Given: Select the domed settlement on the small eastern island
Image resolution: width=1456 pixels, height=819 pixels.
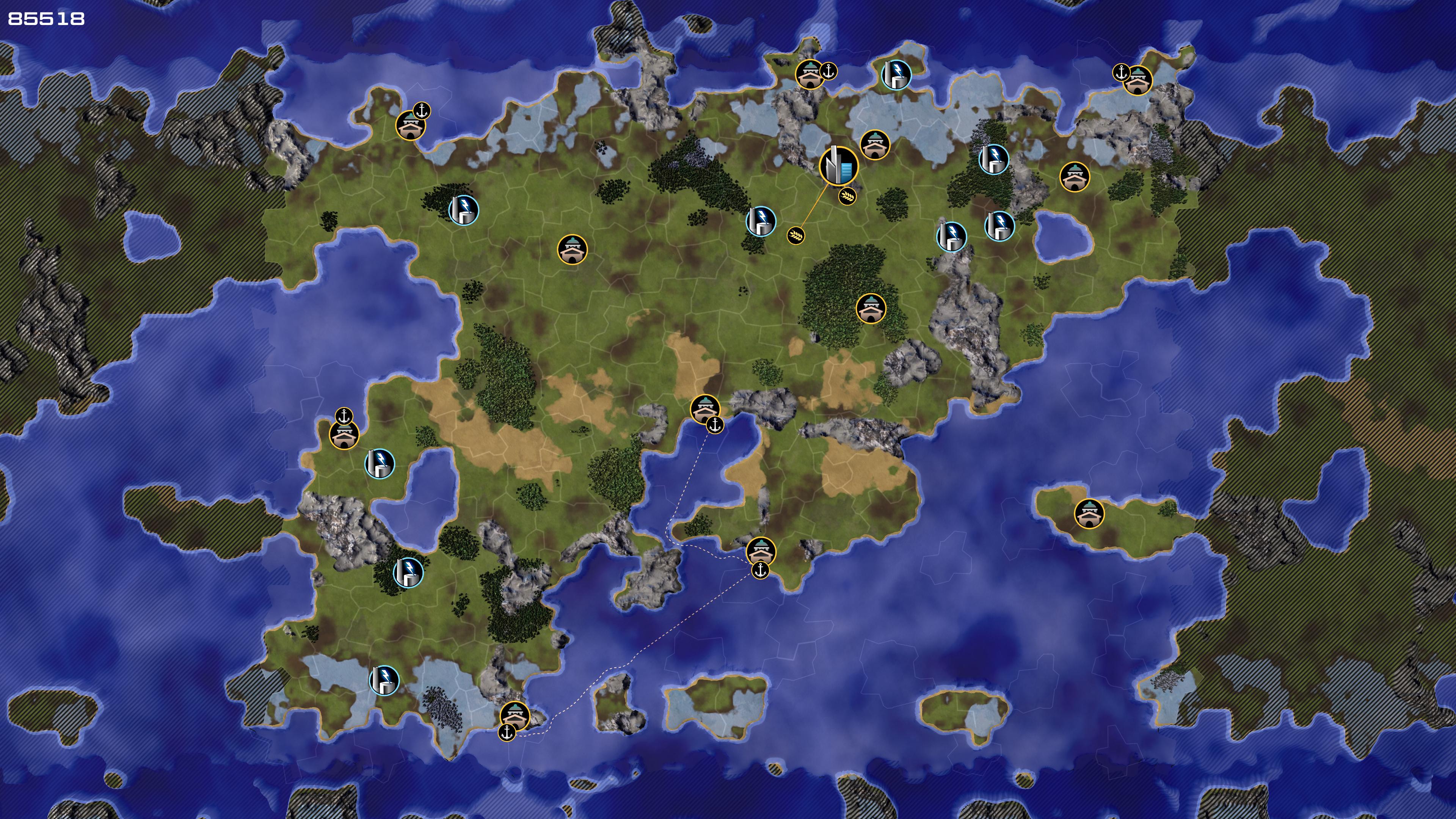Looking at the screenshot, I should (1089, 514).
